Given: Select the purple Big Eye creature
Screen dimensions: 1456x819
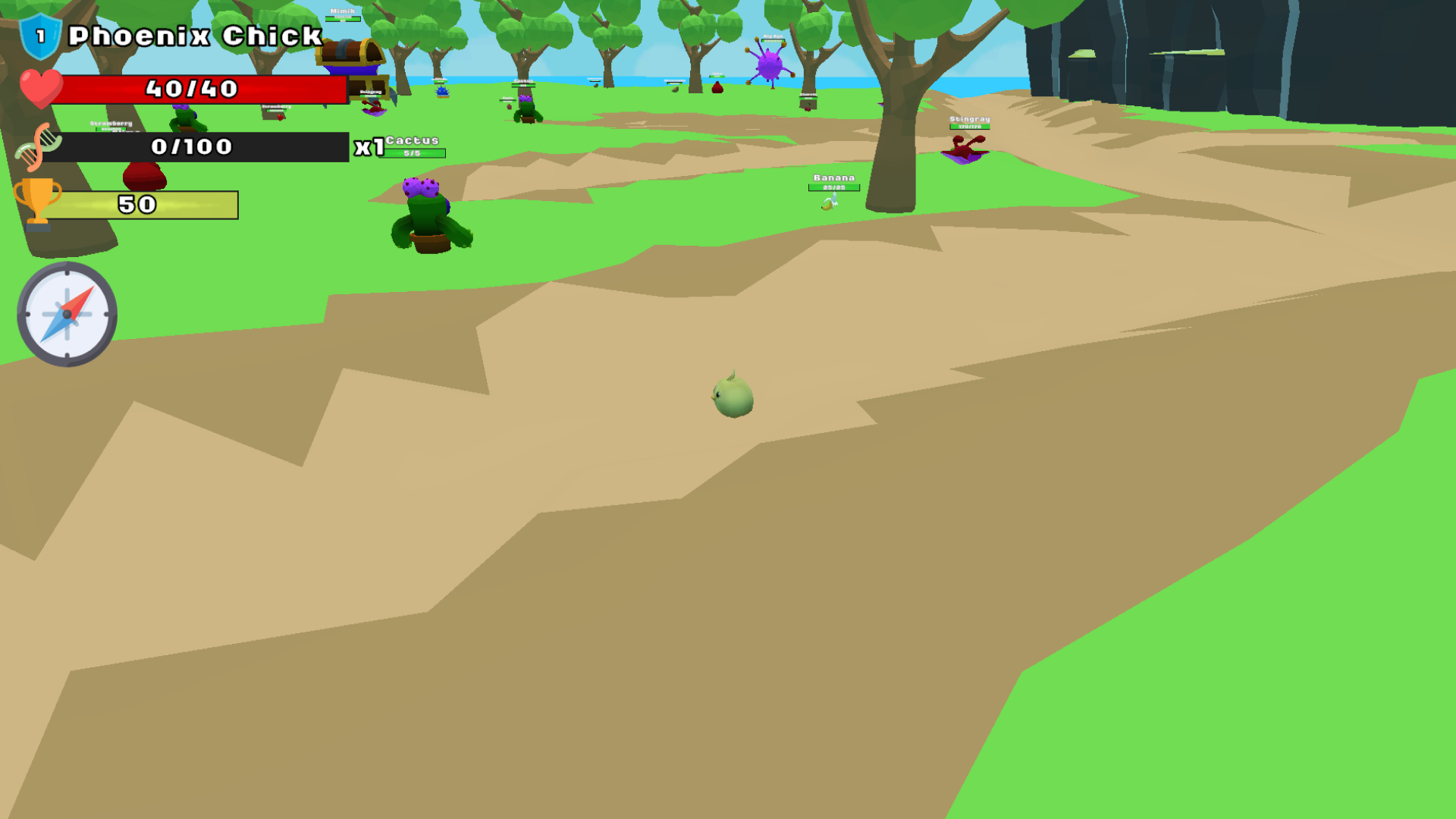Looking at the screenshot, I should pyautogui.click(x=770, y=64).
